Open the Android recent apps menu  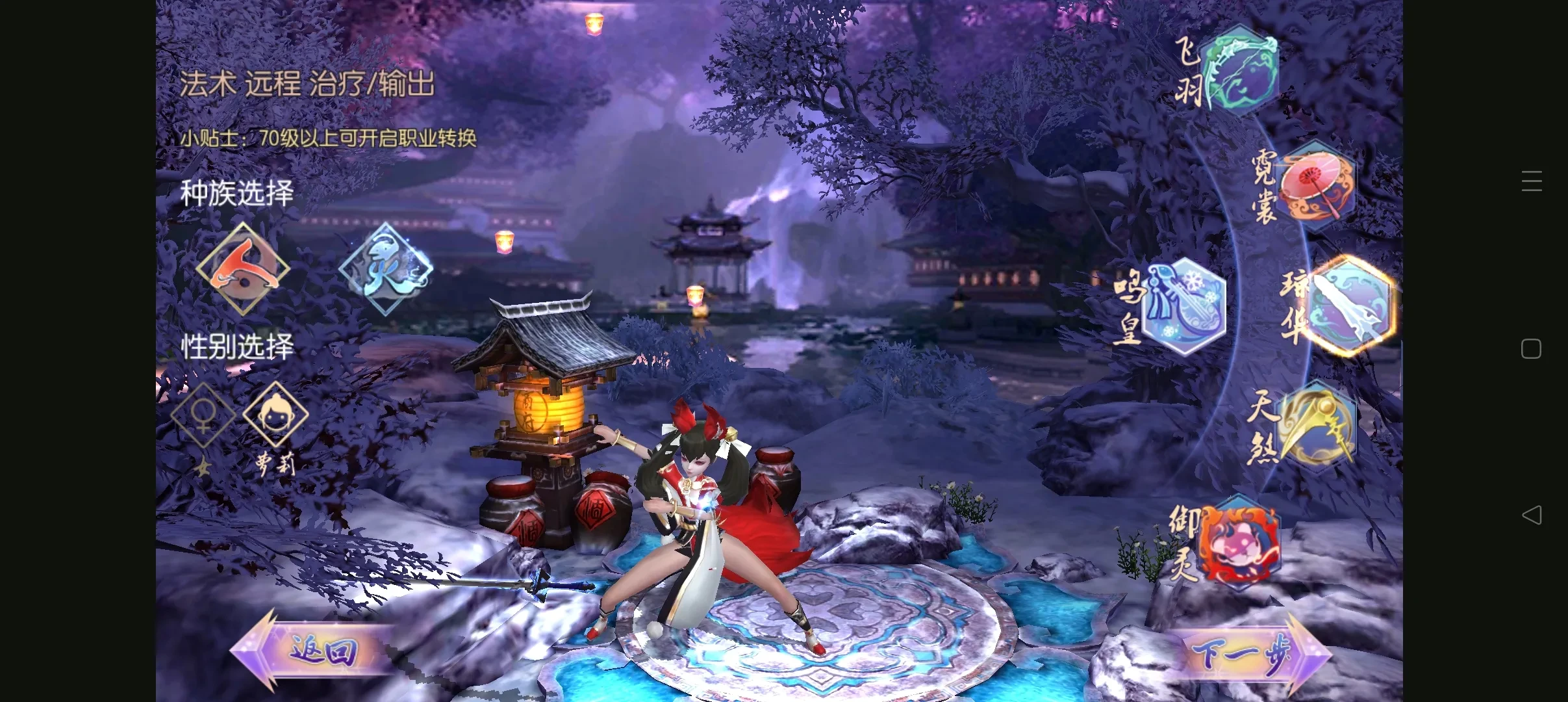[1531, 181]
